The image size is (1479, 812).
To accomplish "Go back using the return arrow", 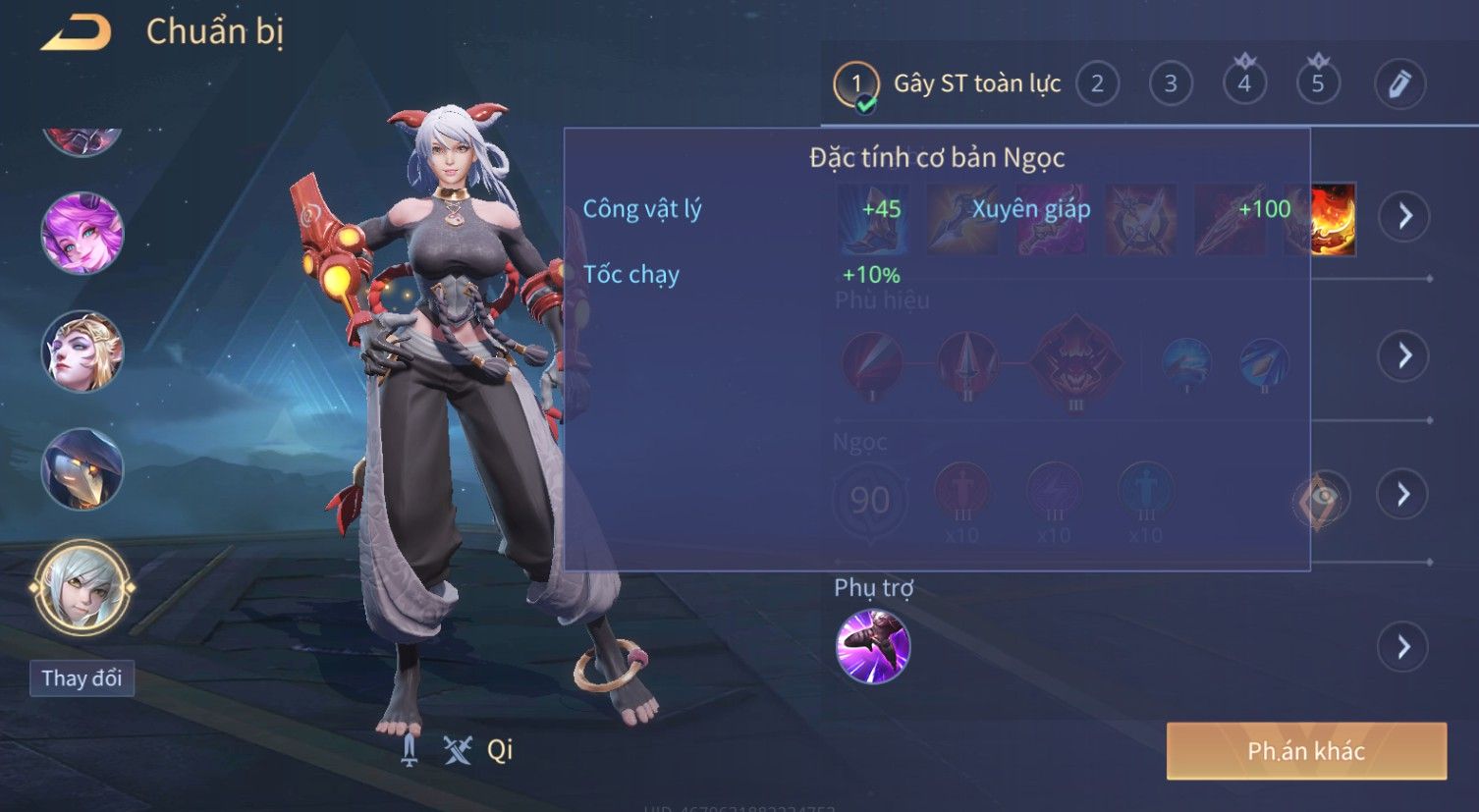I will point(76,32).
